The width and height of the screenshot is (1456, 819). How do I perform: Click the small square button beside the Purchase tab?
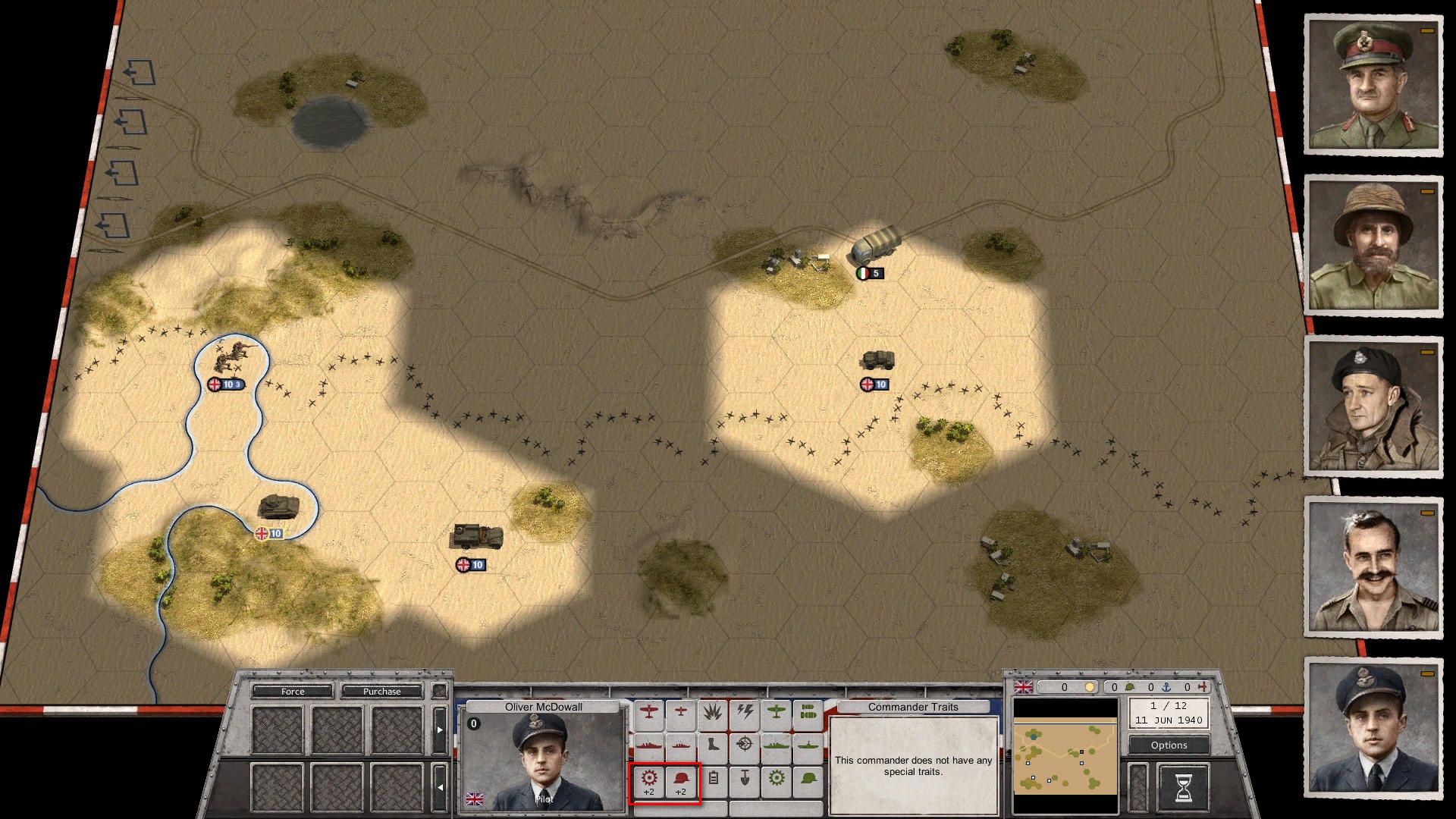tap(439, 691)
